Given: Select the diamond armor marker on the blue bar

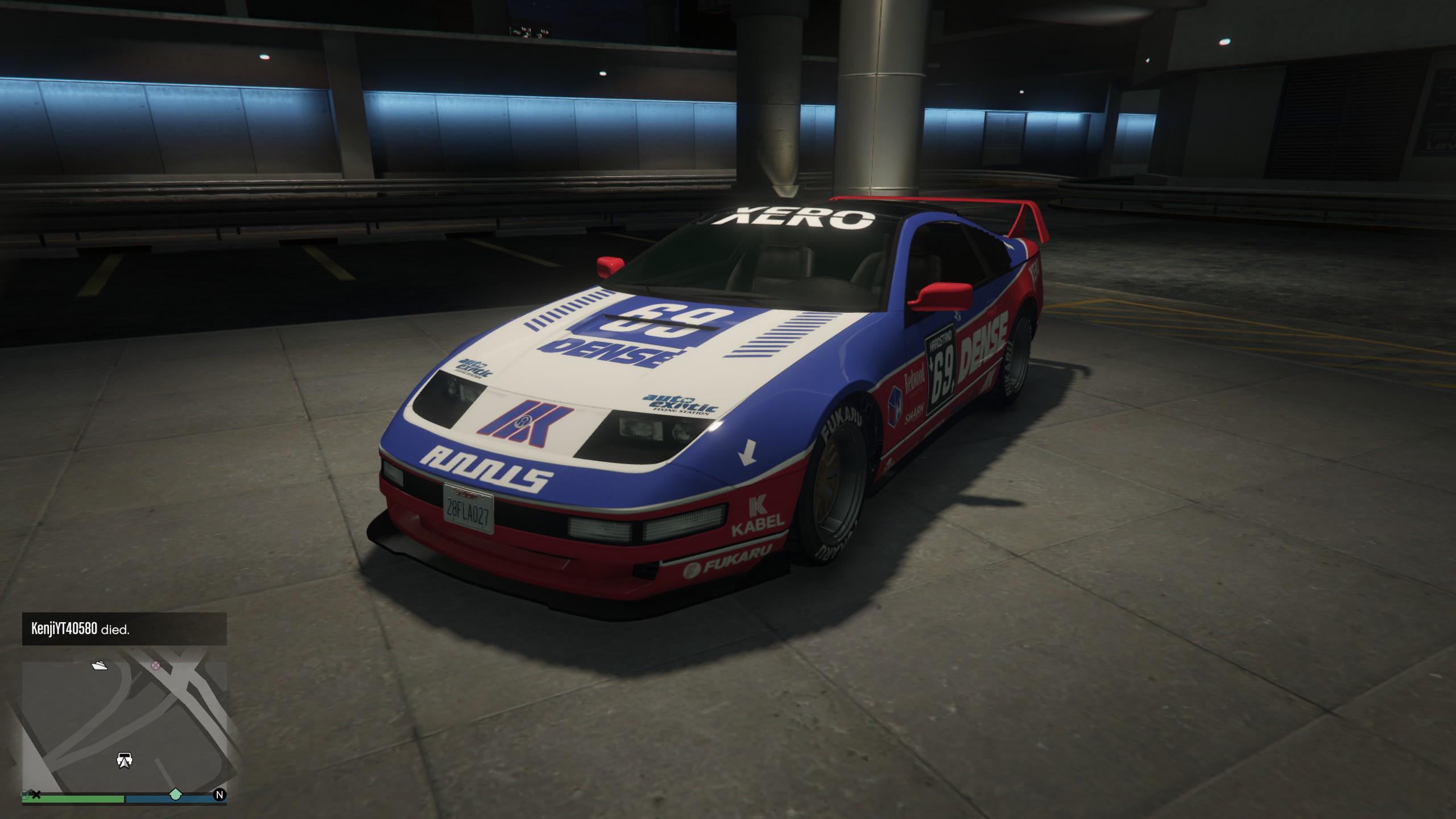Looking at the screenshot, I should coord(177,794).
